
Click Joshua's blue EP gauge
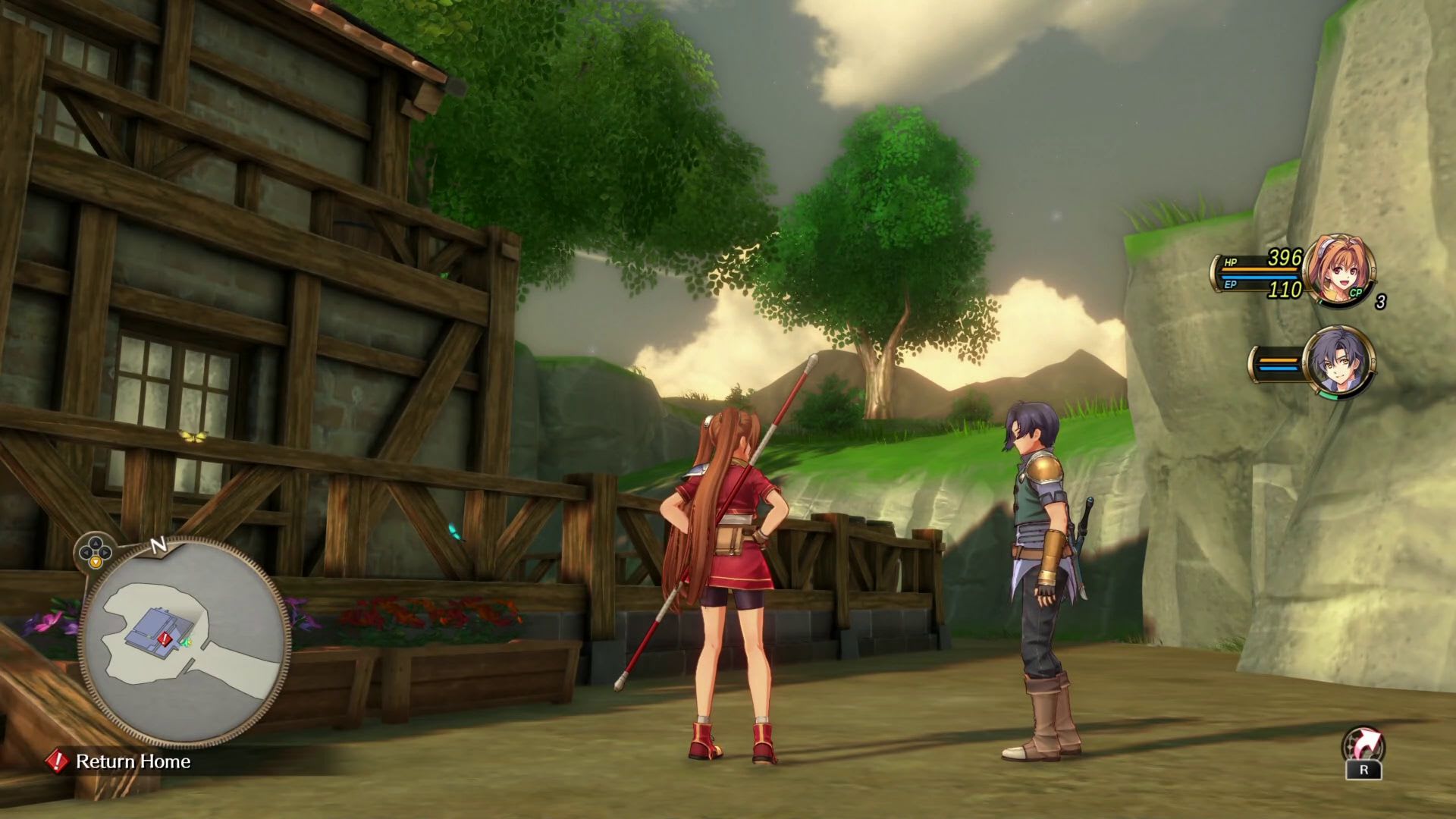click(x=1278, y=369)
